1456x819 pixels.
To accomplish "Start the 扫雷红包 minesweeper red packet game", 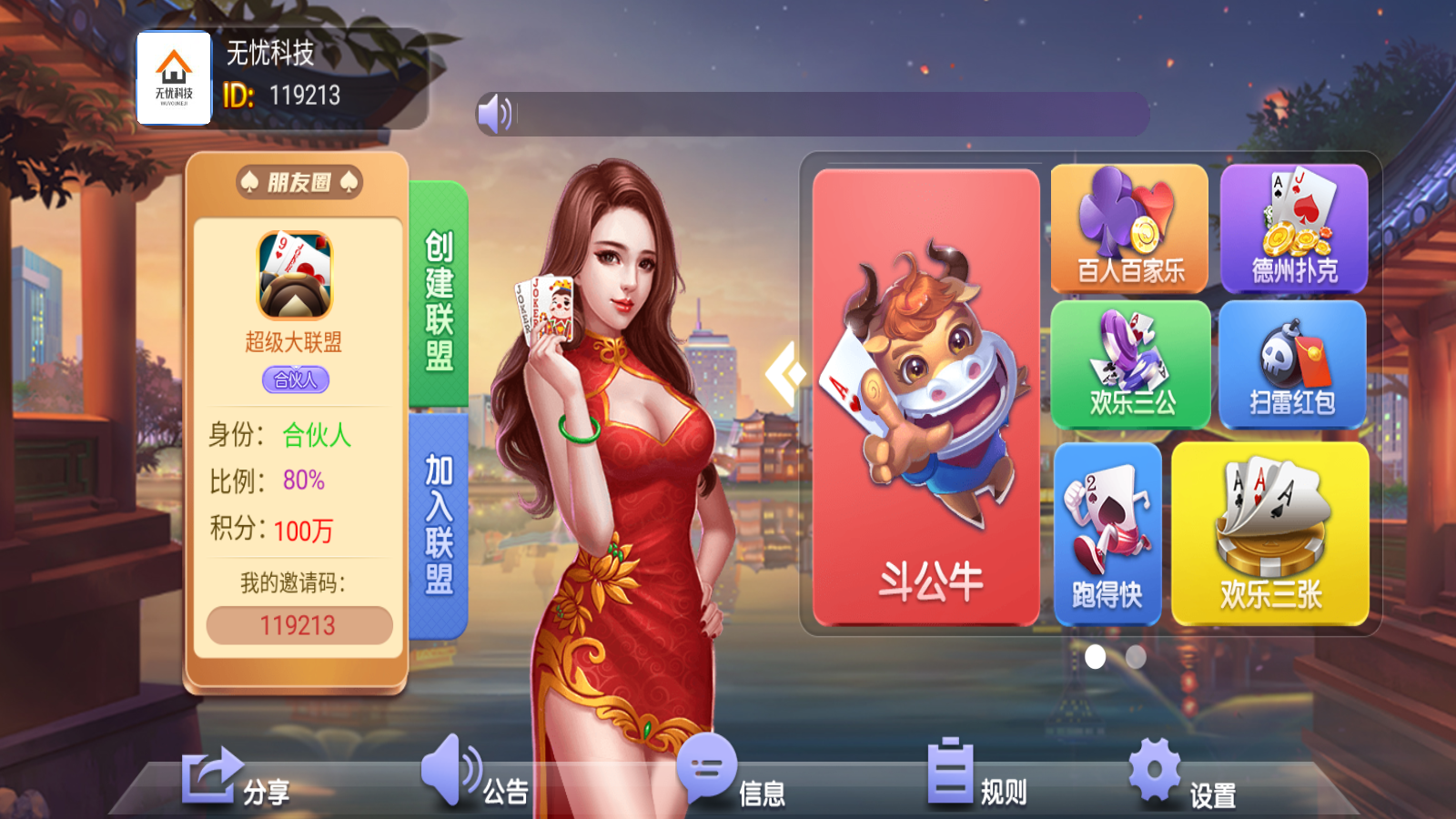I will [x=1291, y=364].
